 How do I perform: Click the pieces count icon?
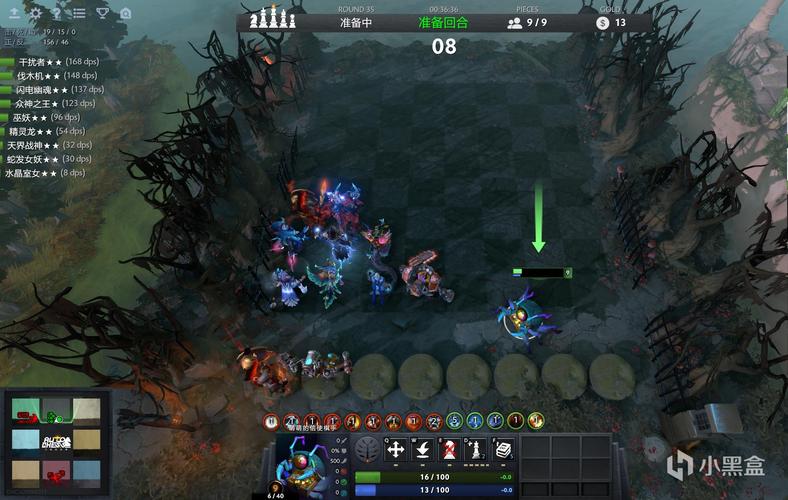[515, 22]
